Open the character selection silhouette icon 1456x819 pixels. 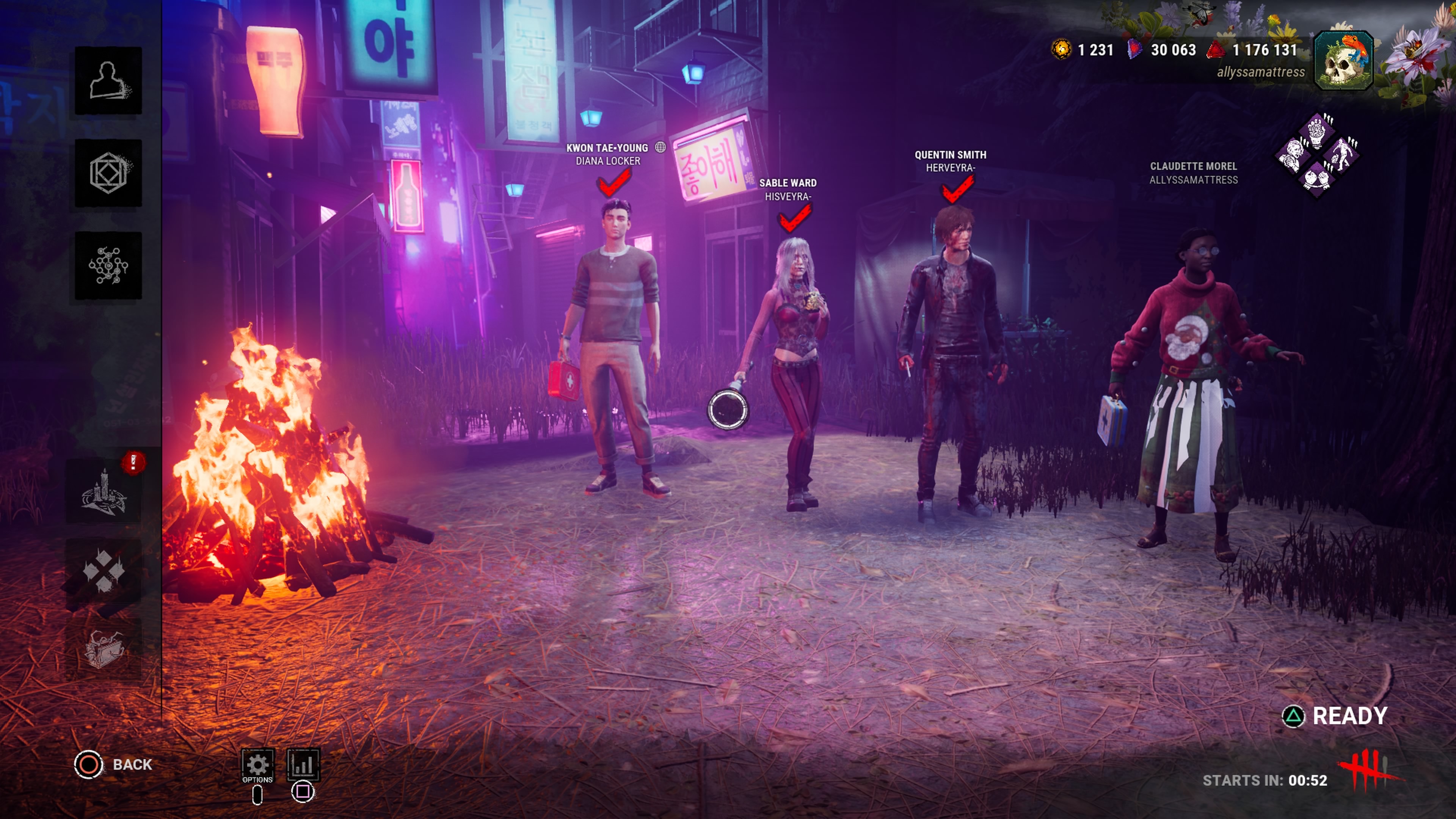click(x=108, y=80)
